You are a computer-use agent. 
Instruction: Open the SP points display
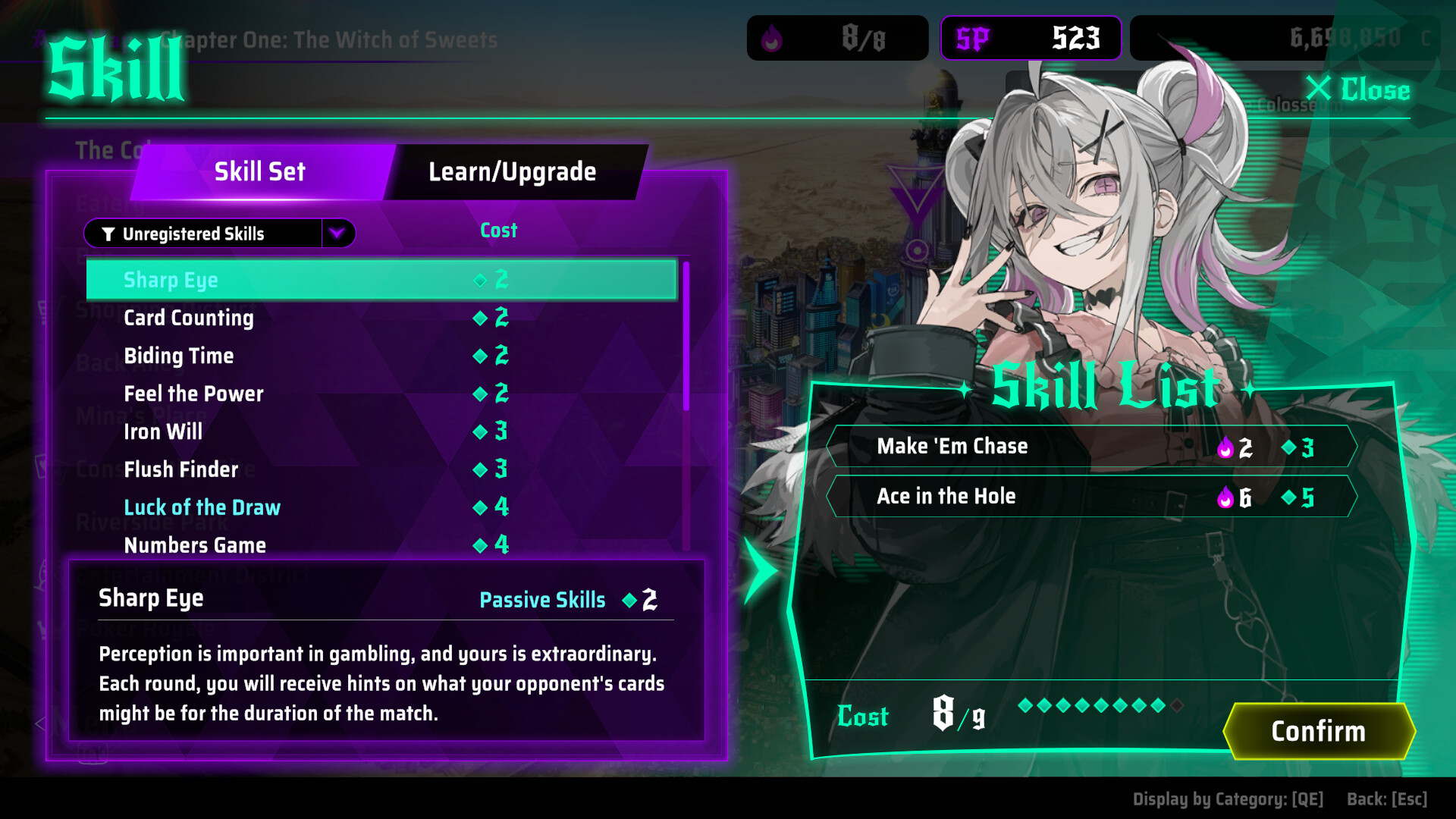pyautogui.click(x=1030, y=39)
